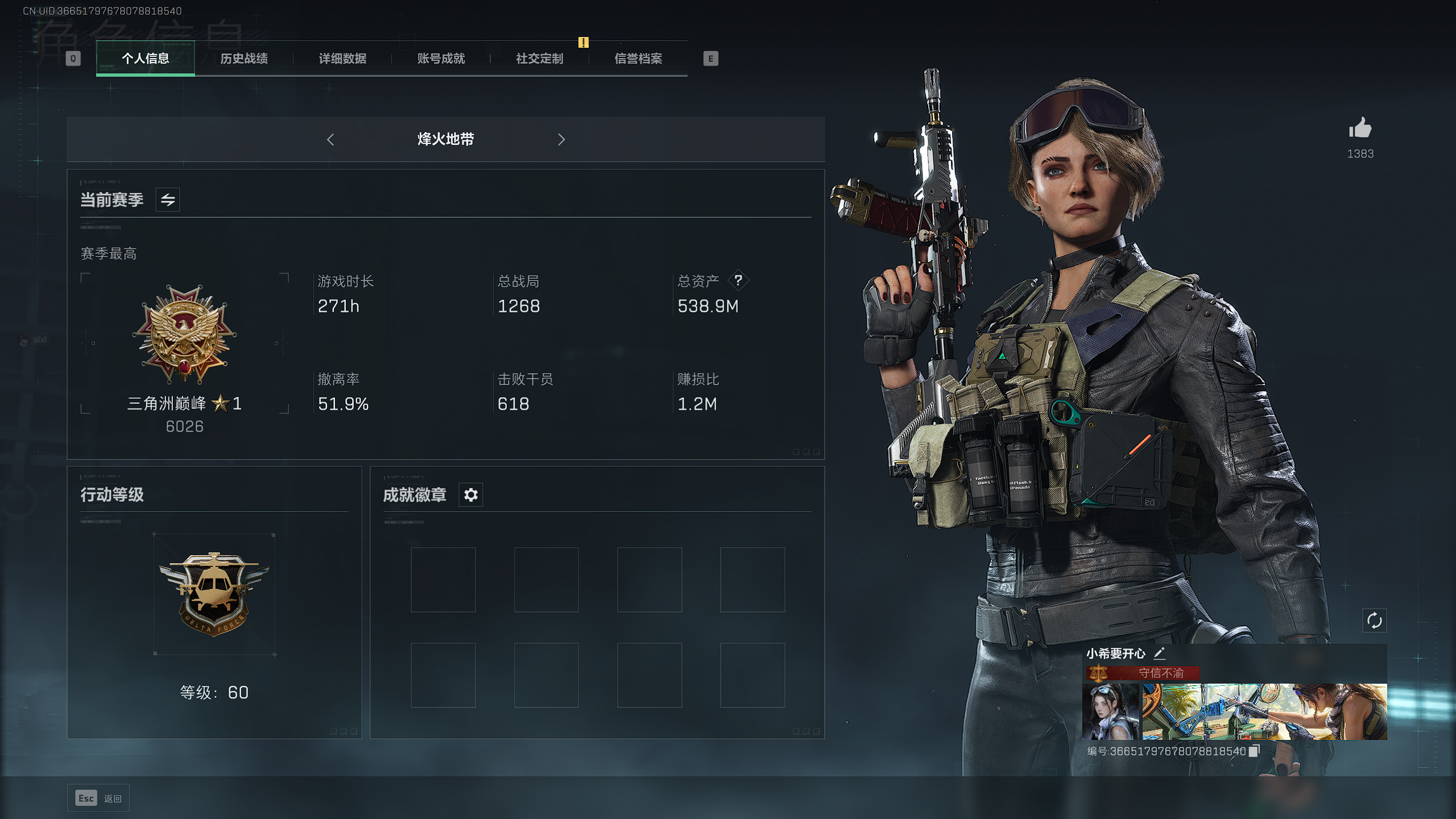1456x819 pixels.
Task: Open the 总资产 question mark help
Action: (x=738, y=280)
